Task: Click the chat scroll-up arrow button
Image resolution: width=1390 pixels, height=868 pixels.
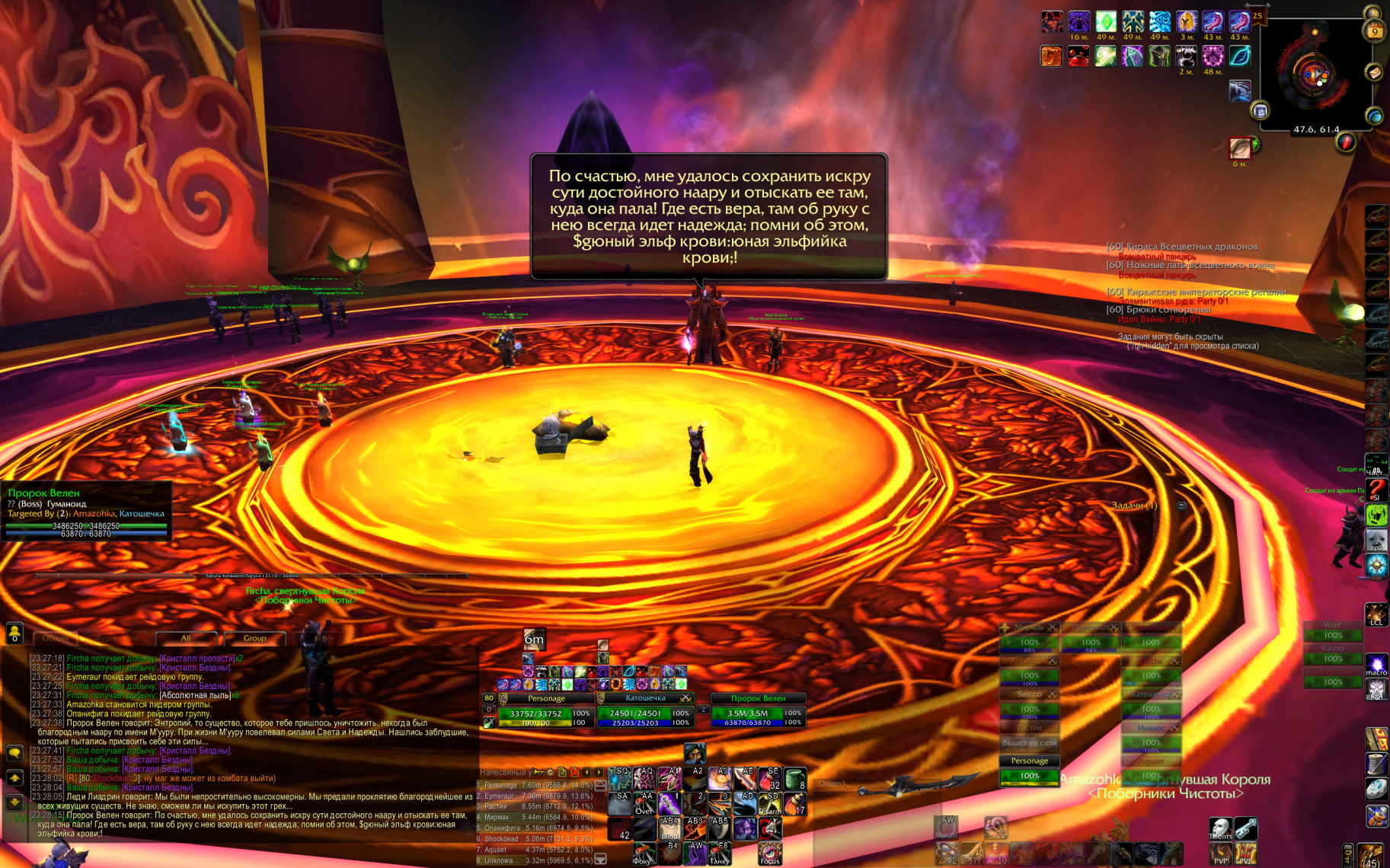Action: point(14,778)
